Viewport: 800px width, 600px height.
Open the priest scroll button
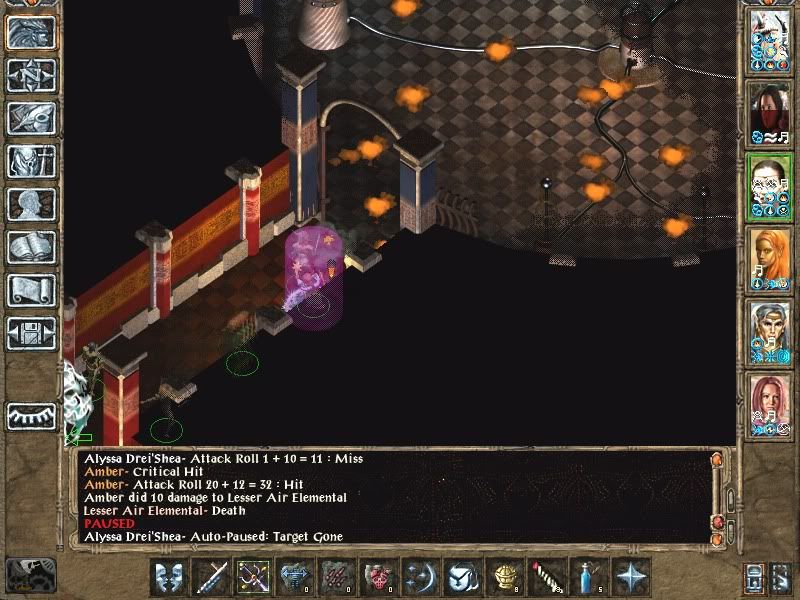click(31, 290)
